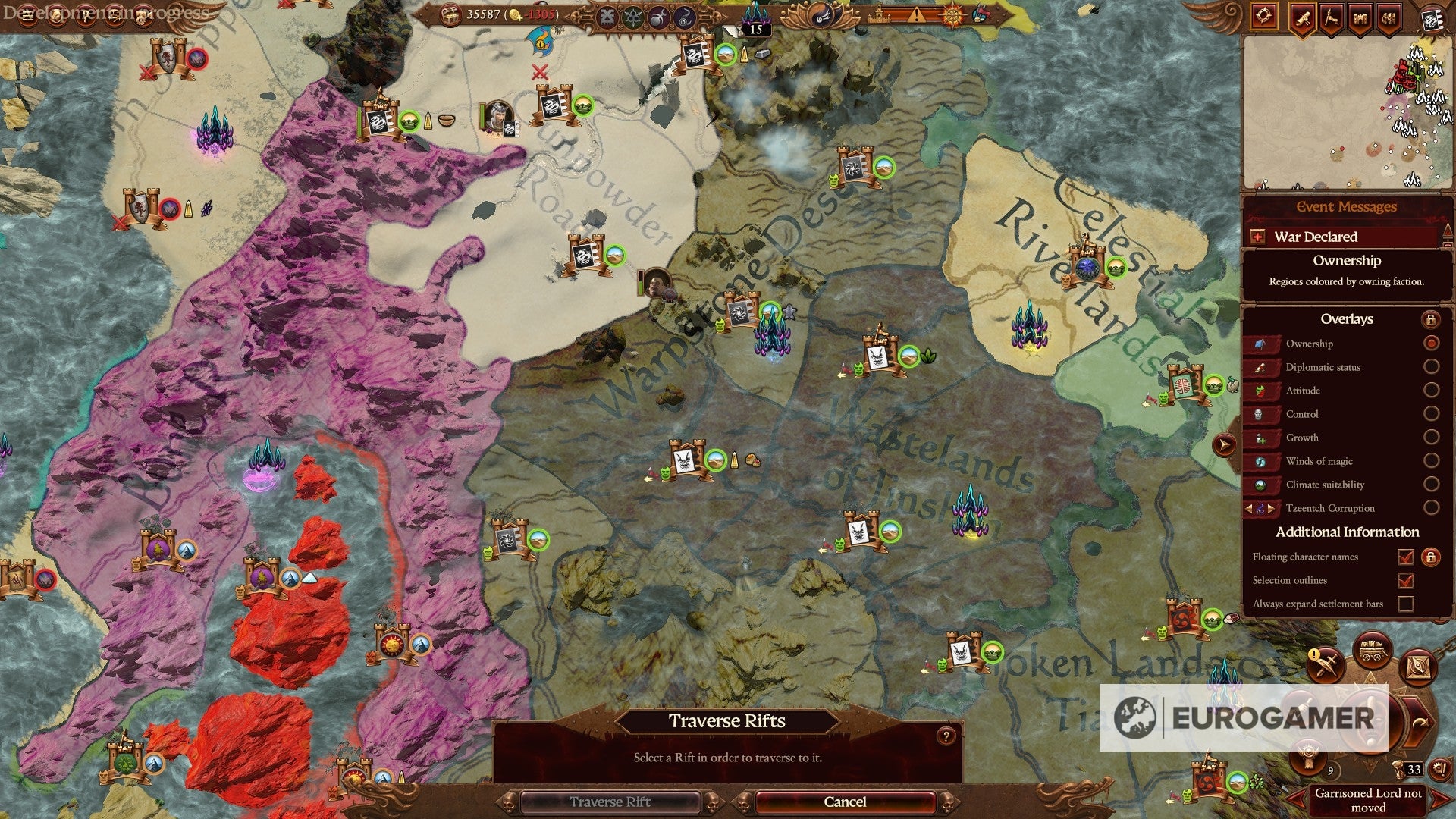This screenshot has height=819, width=1456.
Task: Click the Cancel button in Traverse Rifts dialog
Action: point(844,802)
